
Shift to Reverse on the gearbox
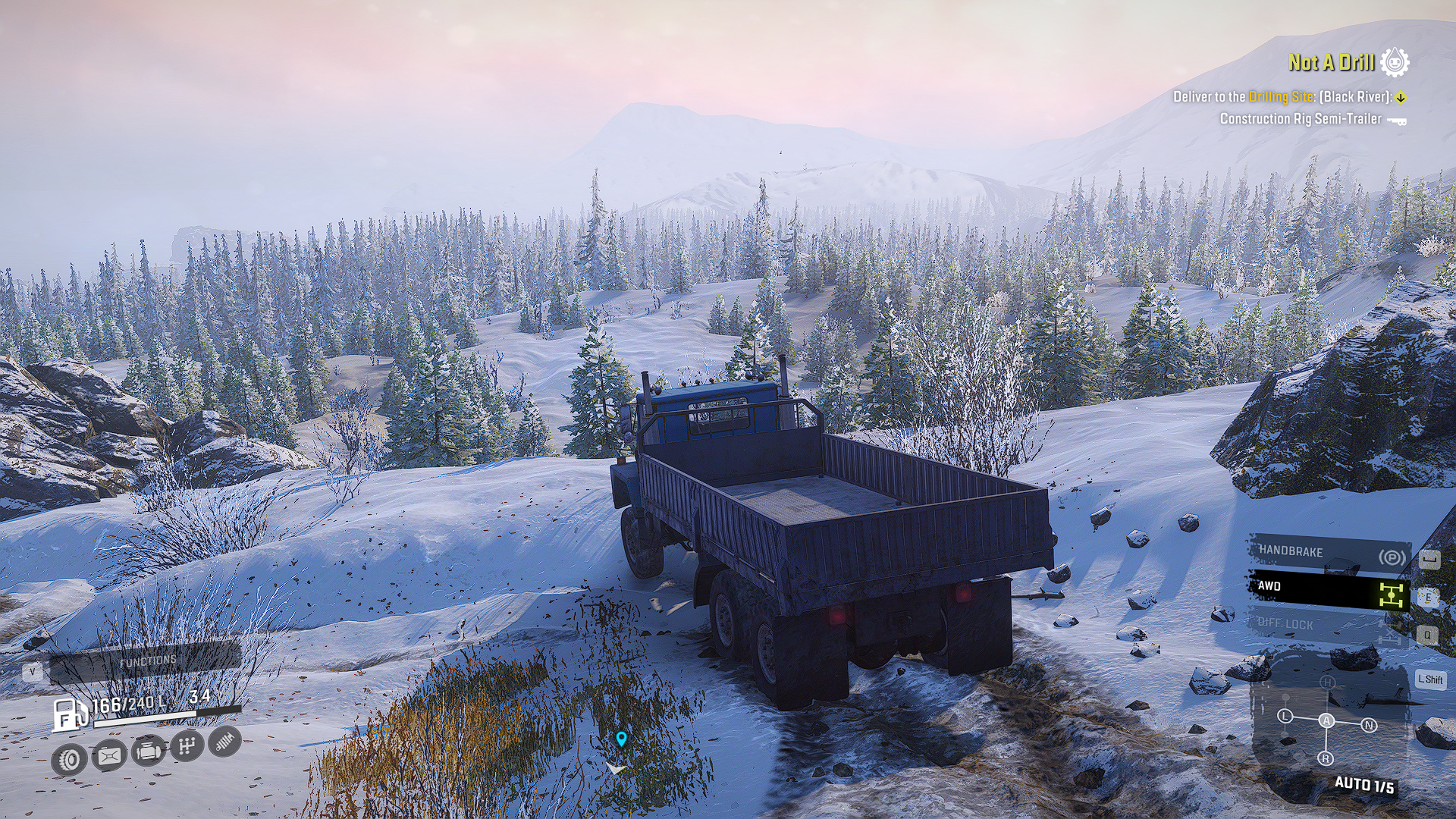tap(1326, 758)
